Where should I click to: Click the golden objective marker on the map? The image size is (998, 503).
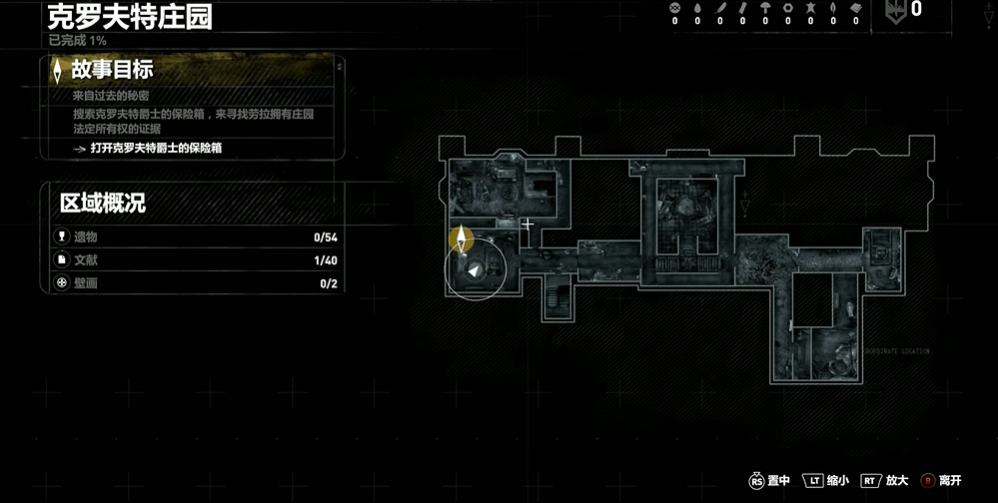(x=461, y=238)
